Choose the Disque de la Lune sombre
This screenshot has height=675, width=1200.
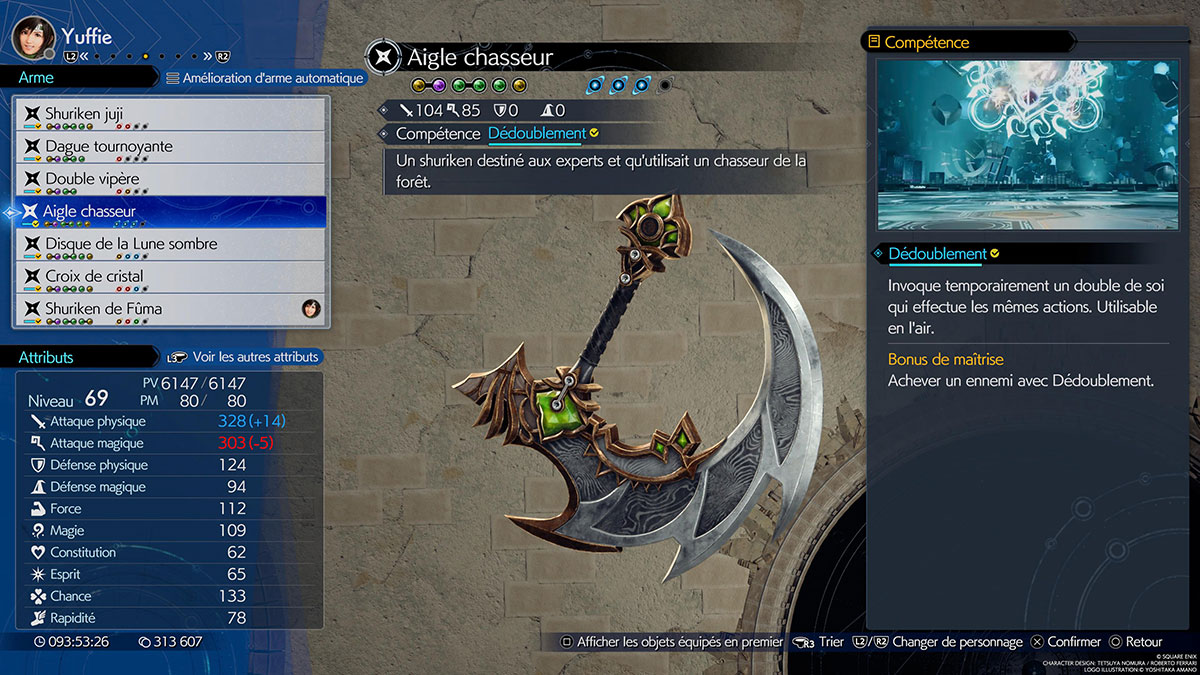tap(170, 244)
